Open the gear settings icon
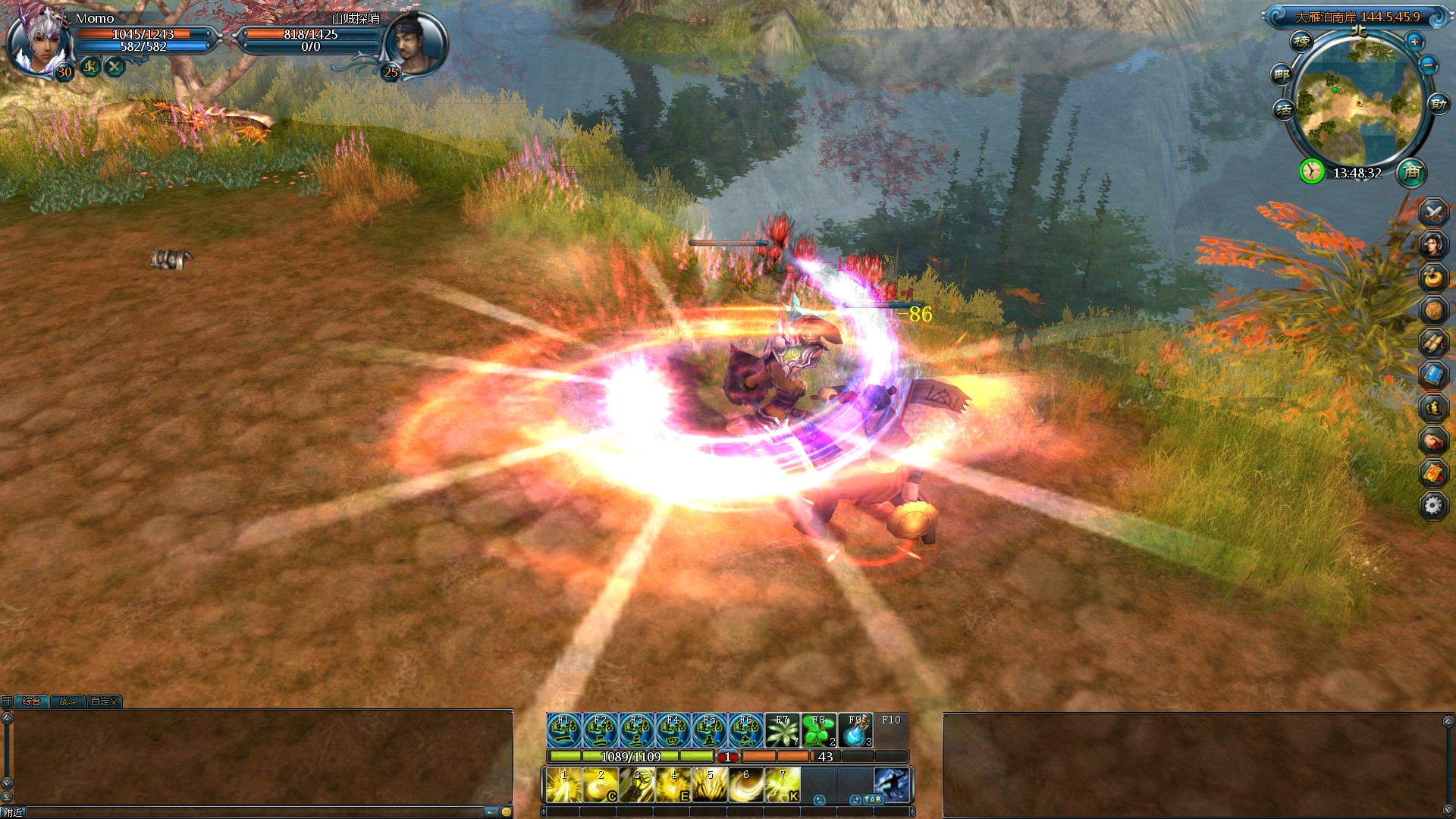This screenshot has width=1456, height=819. coord(1433,505)
